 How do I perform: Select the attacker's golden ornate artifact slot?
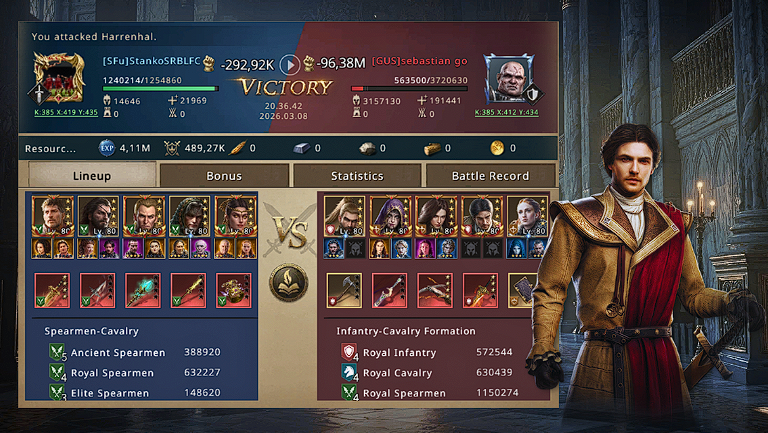[x=233, y=290]
